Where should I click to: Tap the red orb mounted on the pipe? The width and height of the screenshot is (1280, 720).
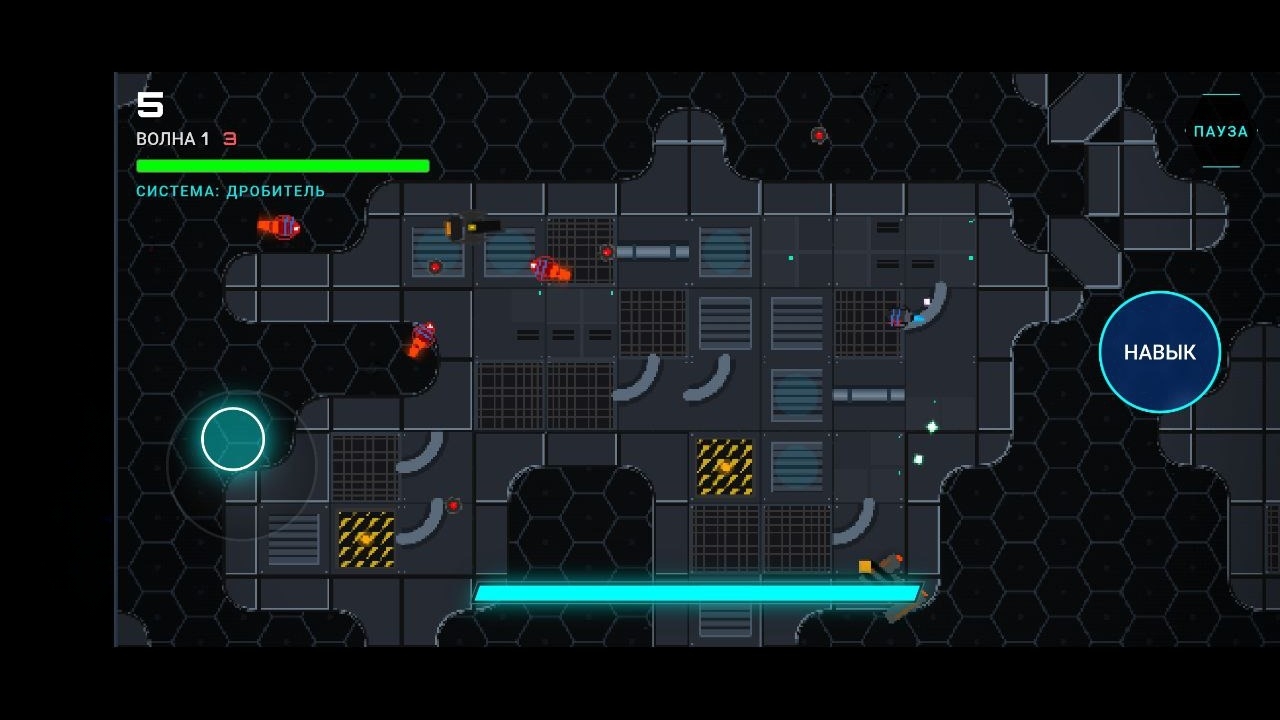click(x=605, y=252)
